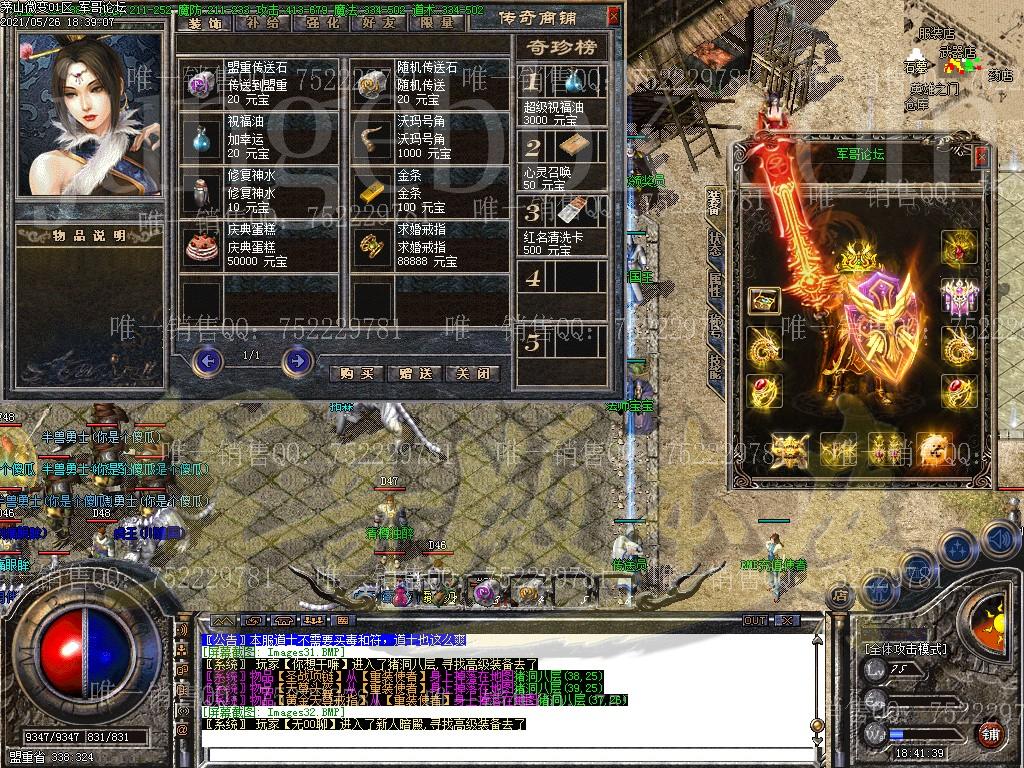Click the 赠送 gift button
This screenshot has height=768, width=1024.
point(414,373)
